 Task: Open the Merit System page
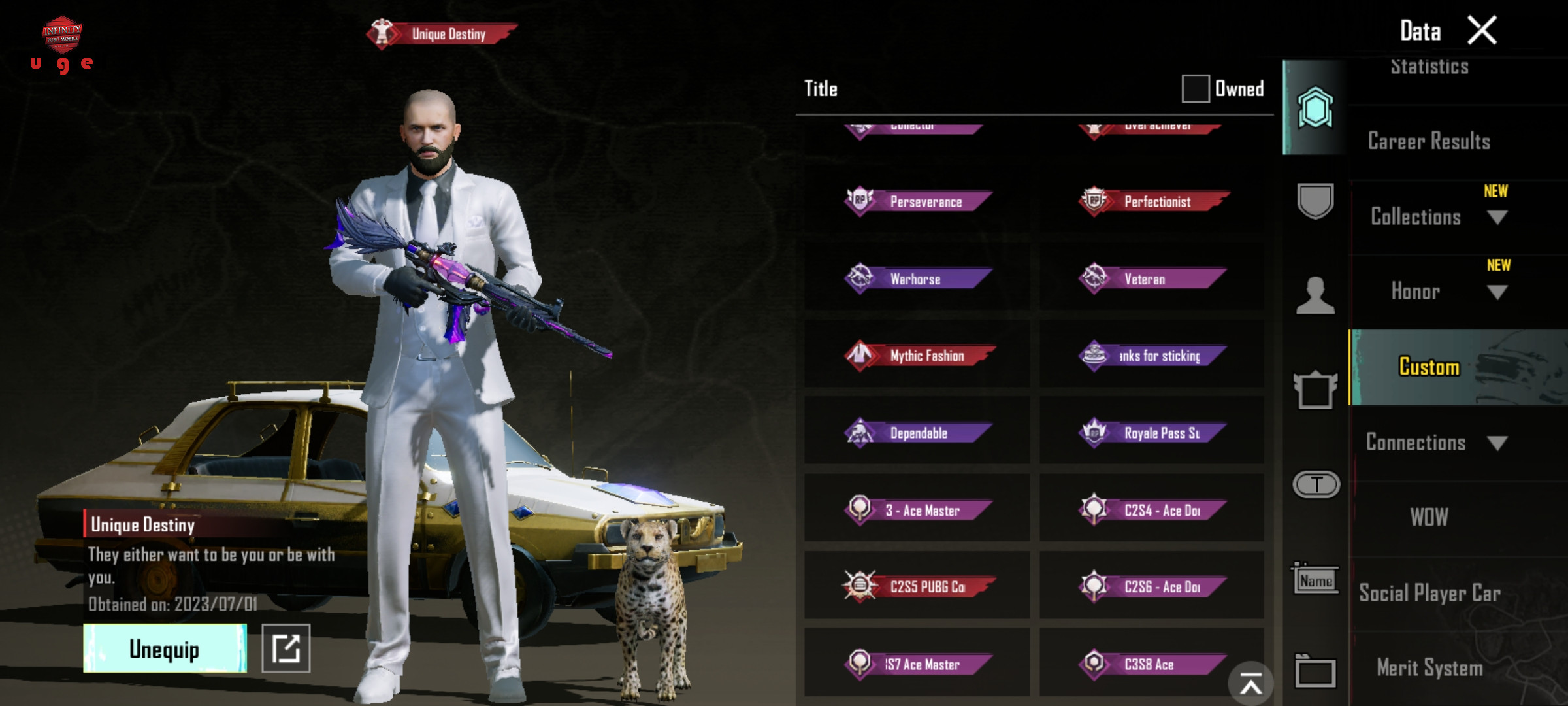click(1429, 667)
